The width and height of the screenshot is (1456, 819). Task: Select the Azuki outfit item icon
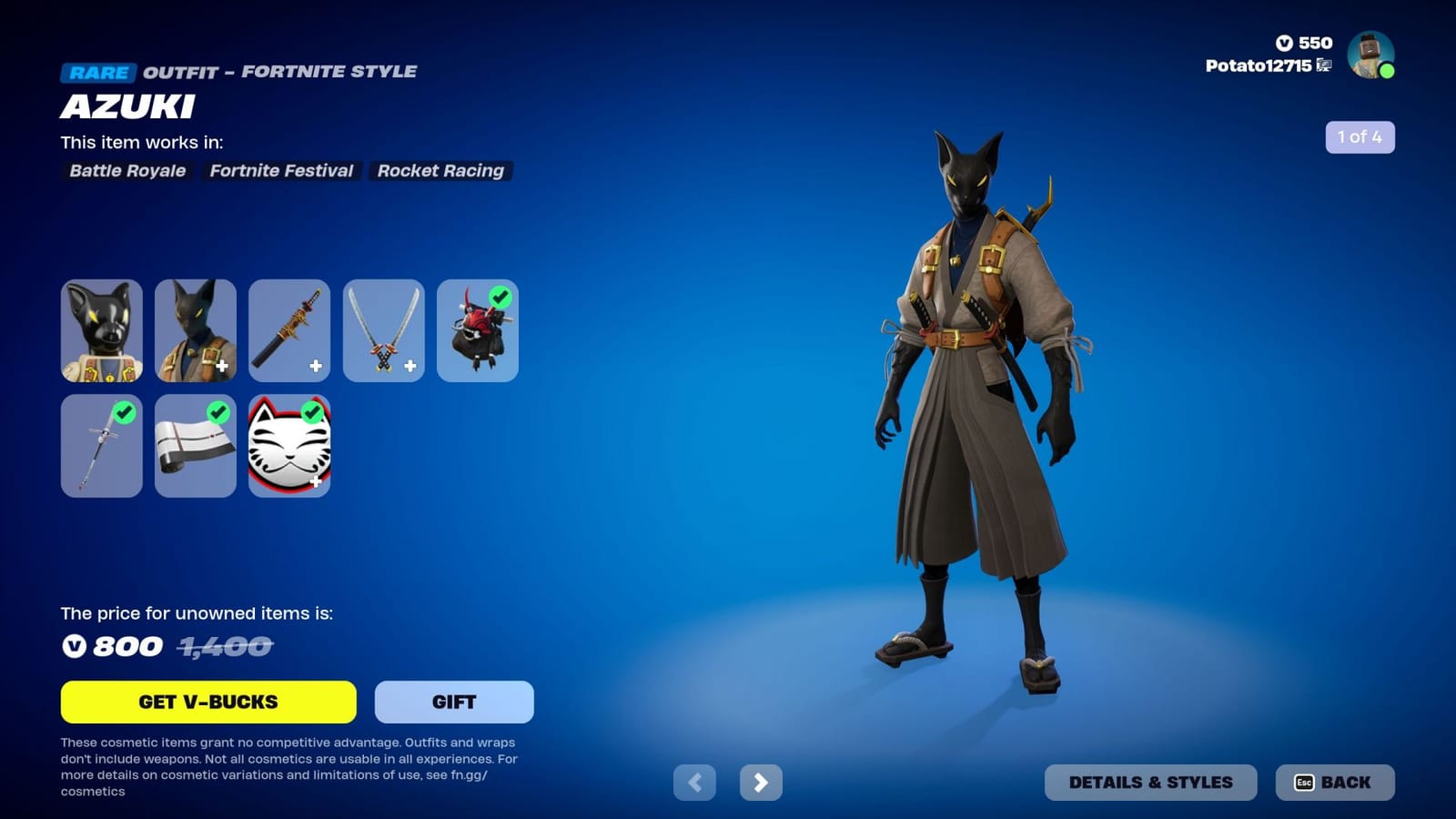[196, 330]
